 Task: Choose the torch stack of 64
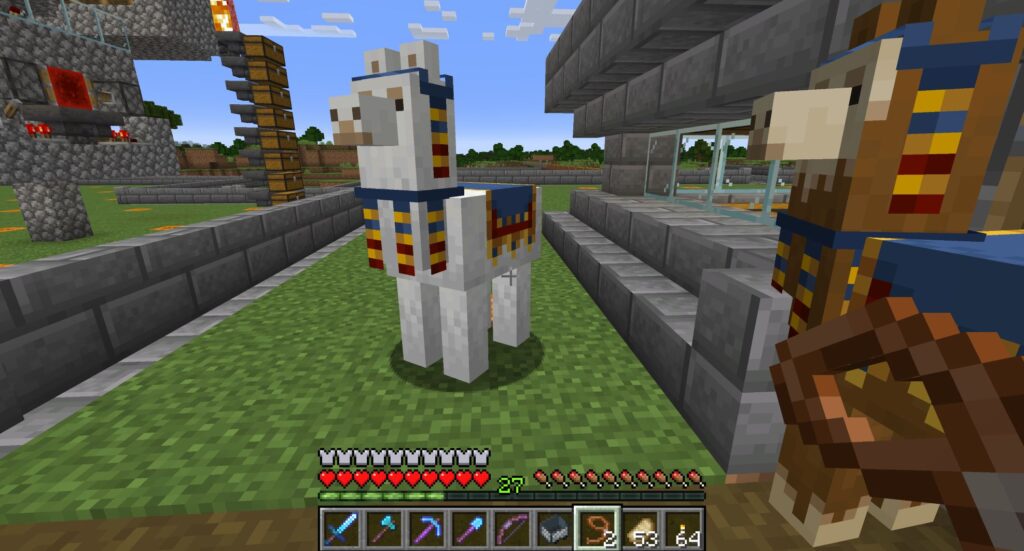(x=684, y=528)
